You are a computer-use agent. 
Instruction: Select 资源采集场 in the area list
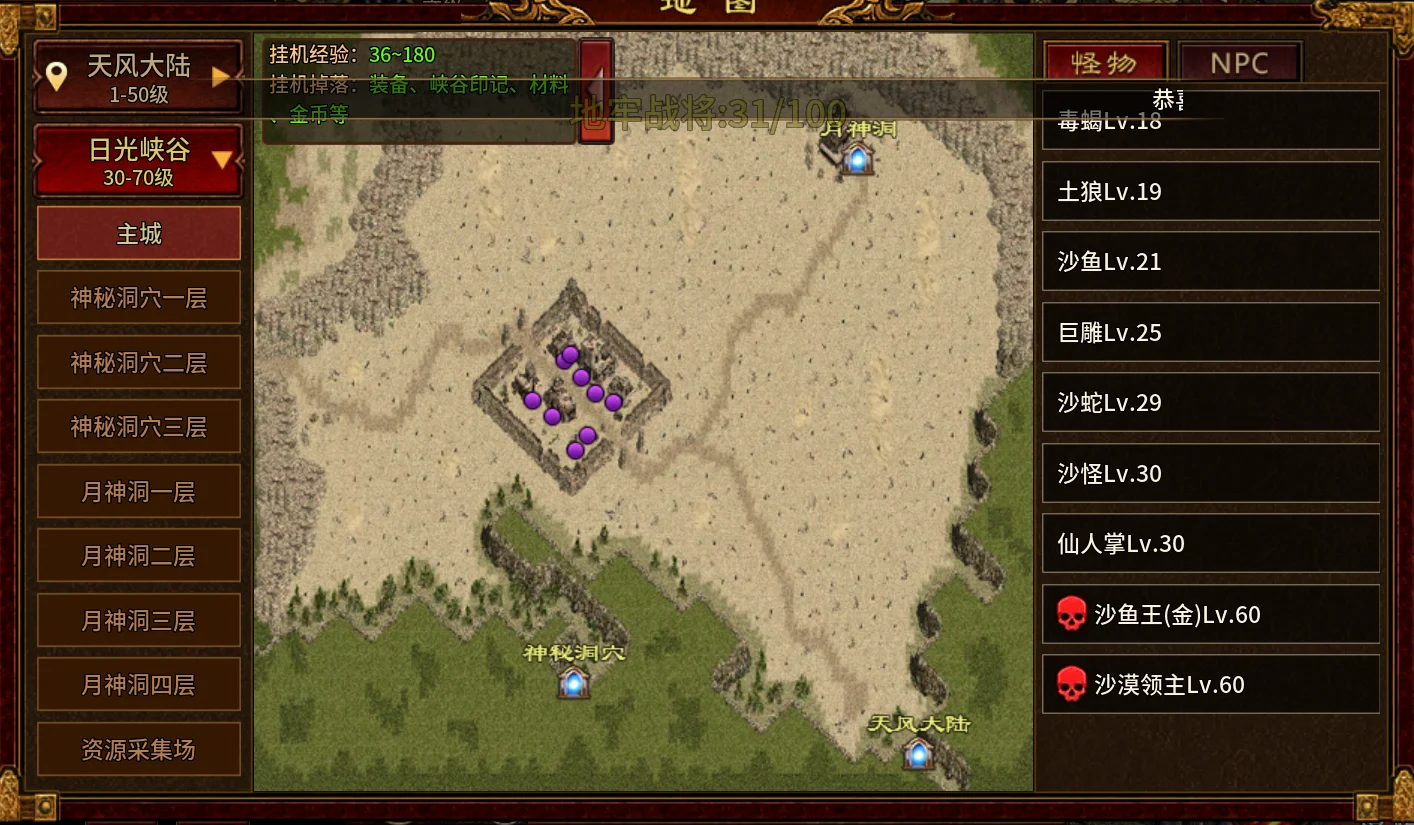pyautogui.click(x=139, y=749)
